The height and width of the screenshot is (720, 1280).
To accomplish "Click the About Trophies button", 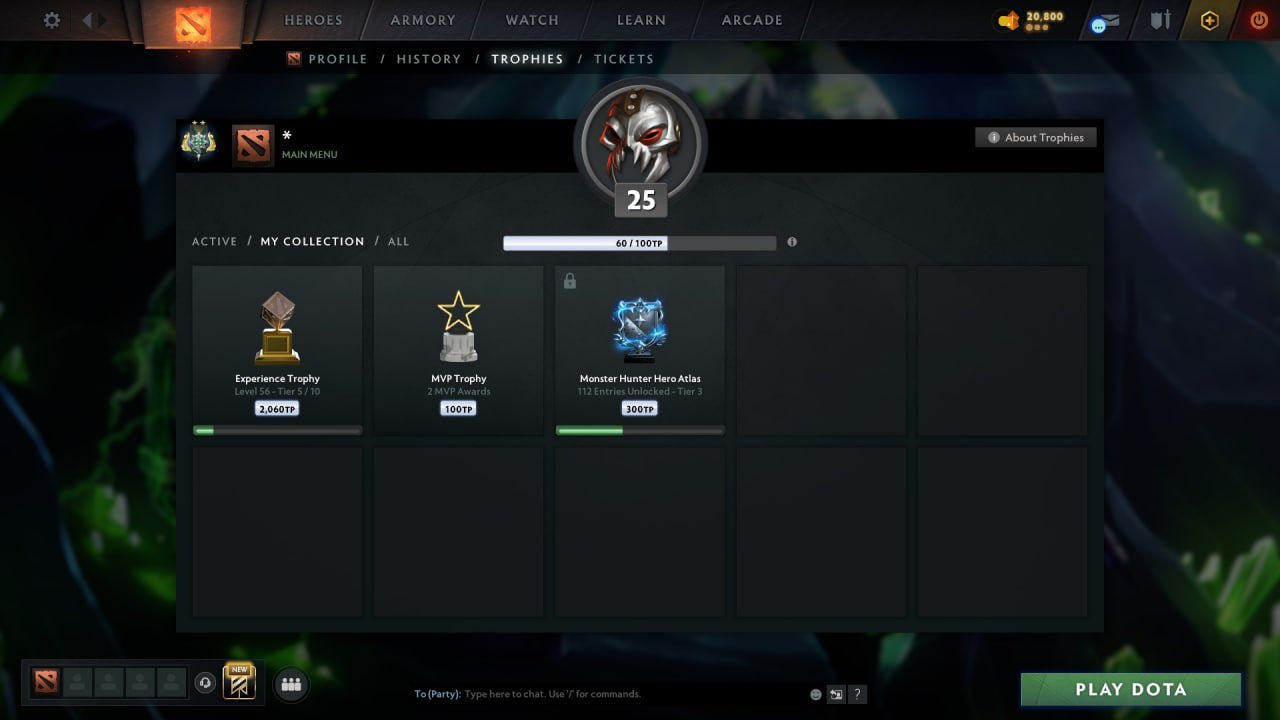I will pyautogui.click(x=1036, y=137).
